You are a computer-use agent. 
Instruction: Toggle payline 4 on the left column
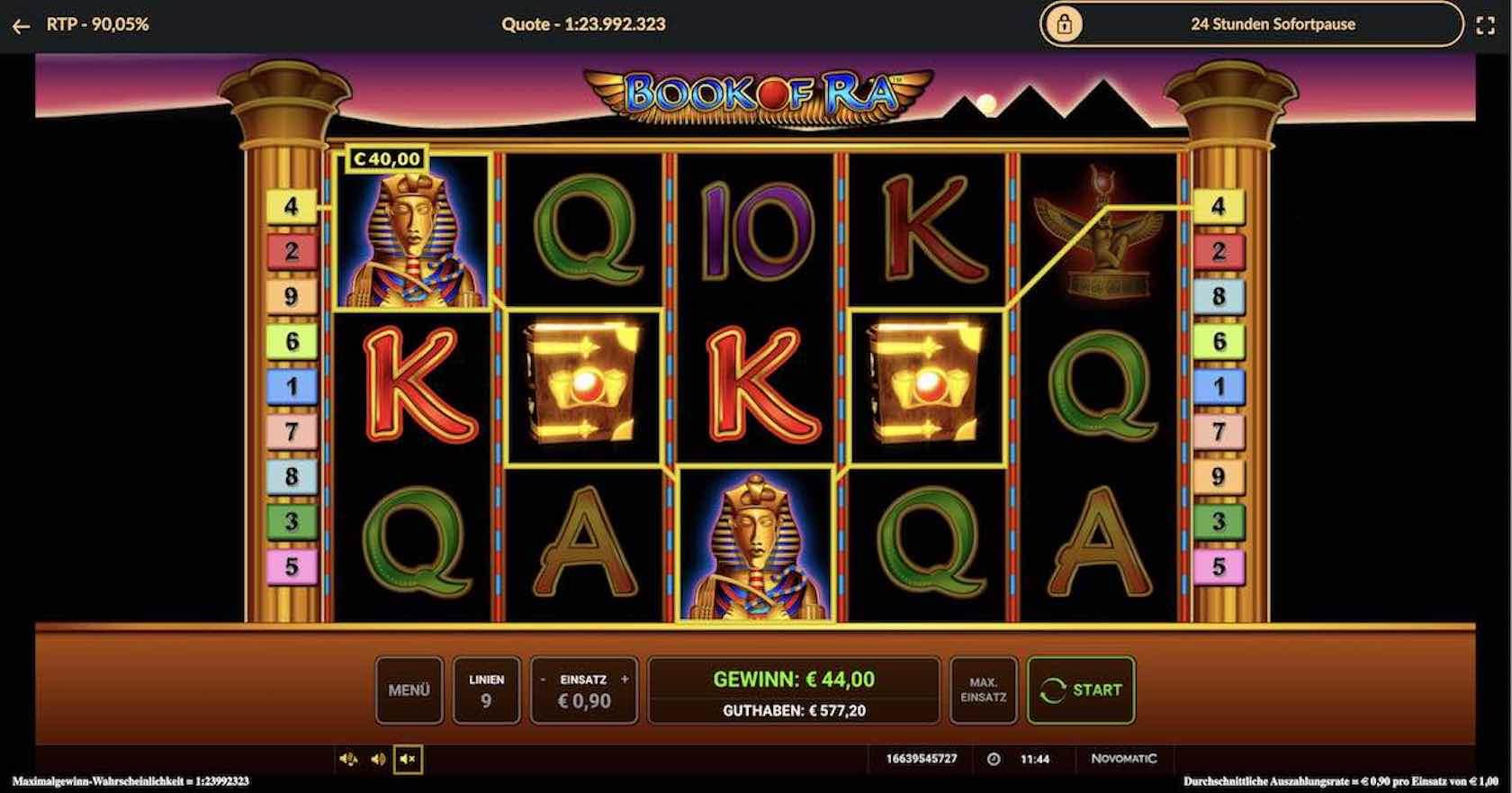coord(291,205)
